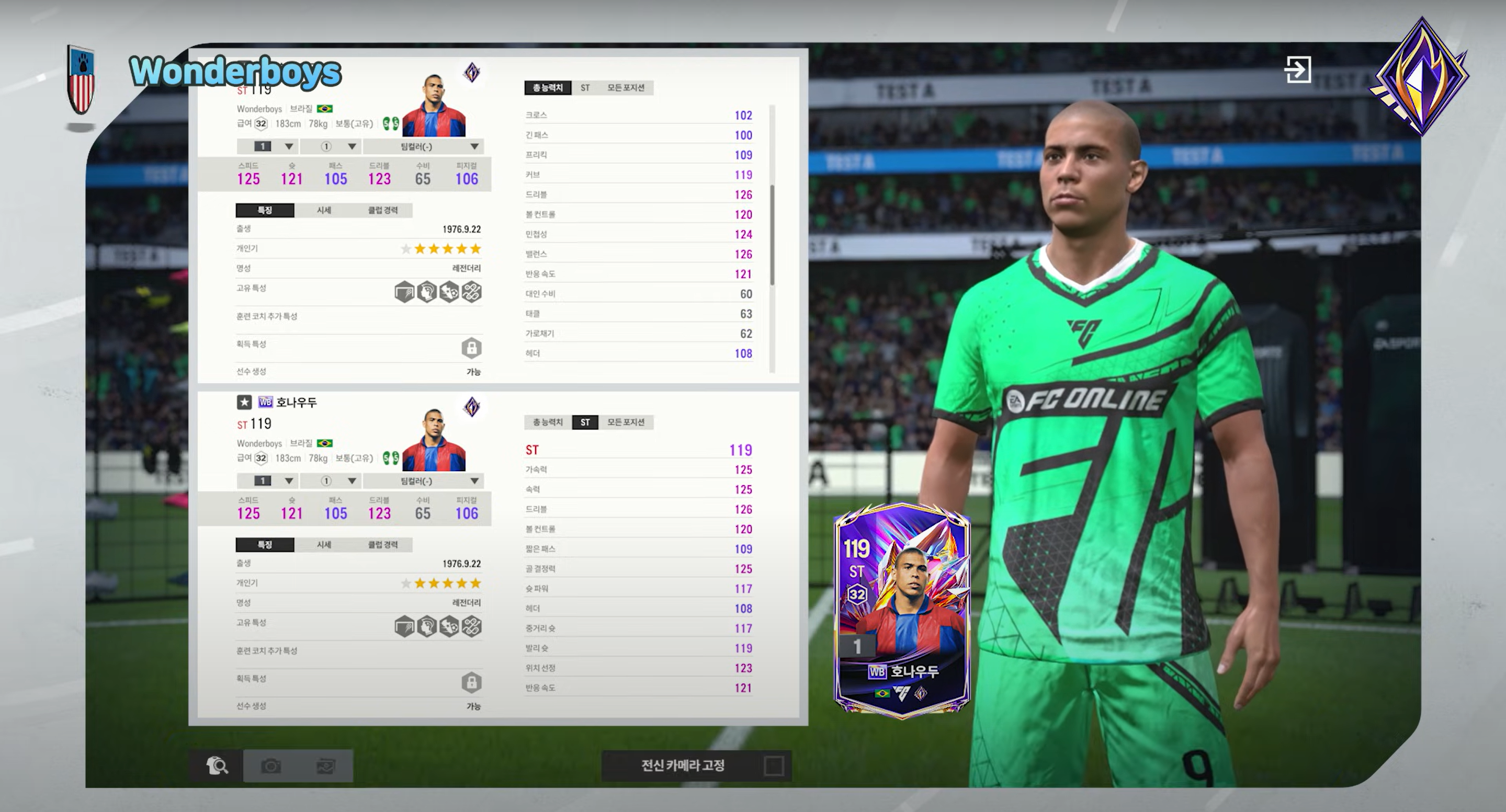Toggle the 전신 카메라 고정 checkbox

[x=774, y=765]
